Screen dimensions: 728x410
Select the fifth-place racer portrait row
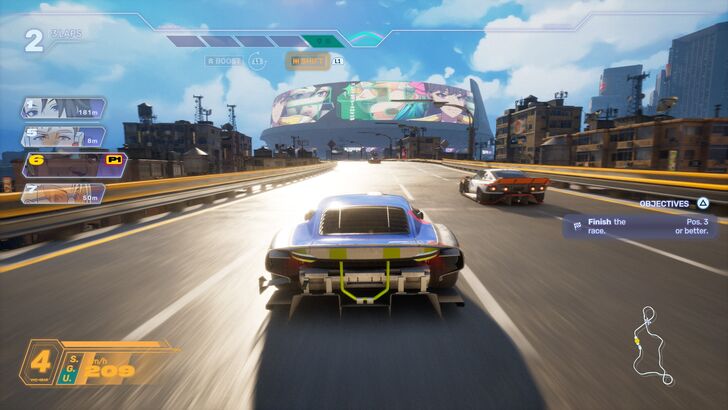pos(62,136)
